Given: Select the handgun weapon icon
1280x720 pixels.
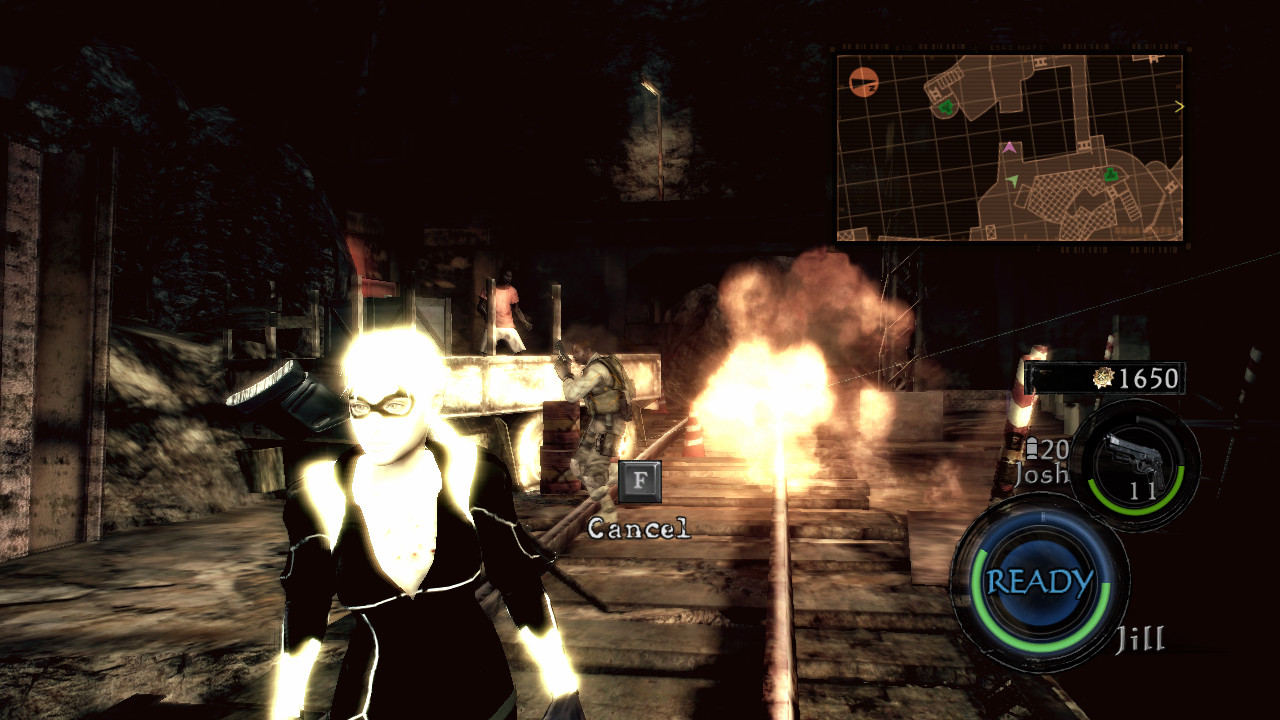Looking at the screenshot, I should [1136, 455].
